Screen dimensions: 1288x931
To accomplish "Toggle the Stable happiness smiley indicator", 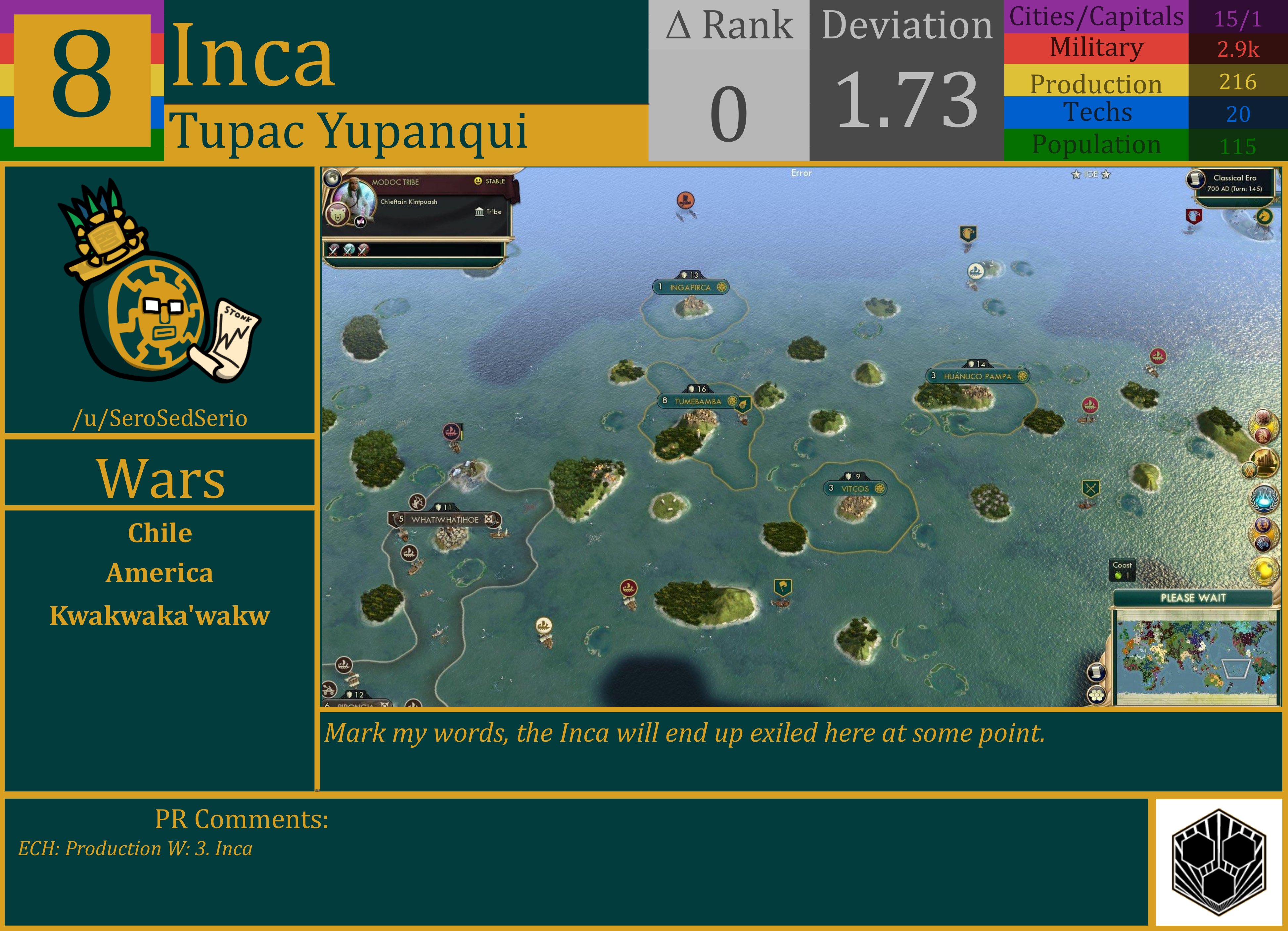I will (x=478, y=181).
